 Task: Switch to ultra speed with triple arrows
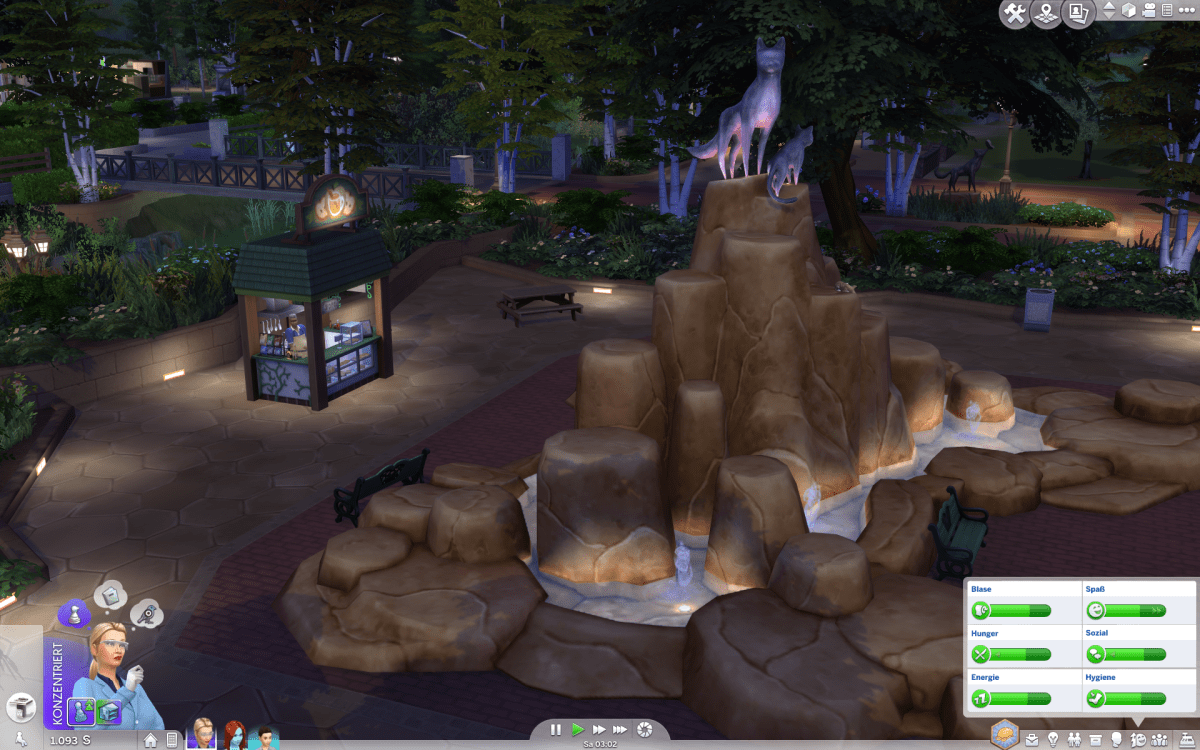[621, 730]
